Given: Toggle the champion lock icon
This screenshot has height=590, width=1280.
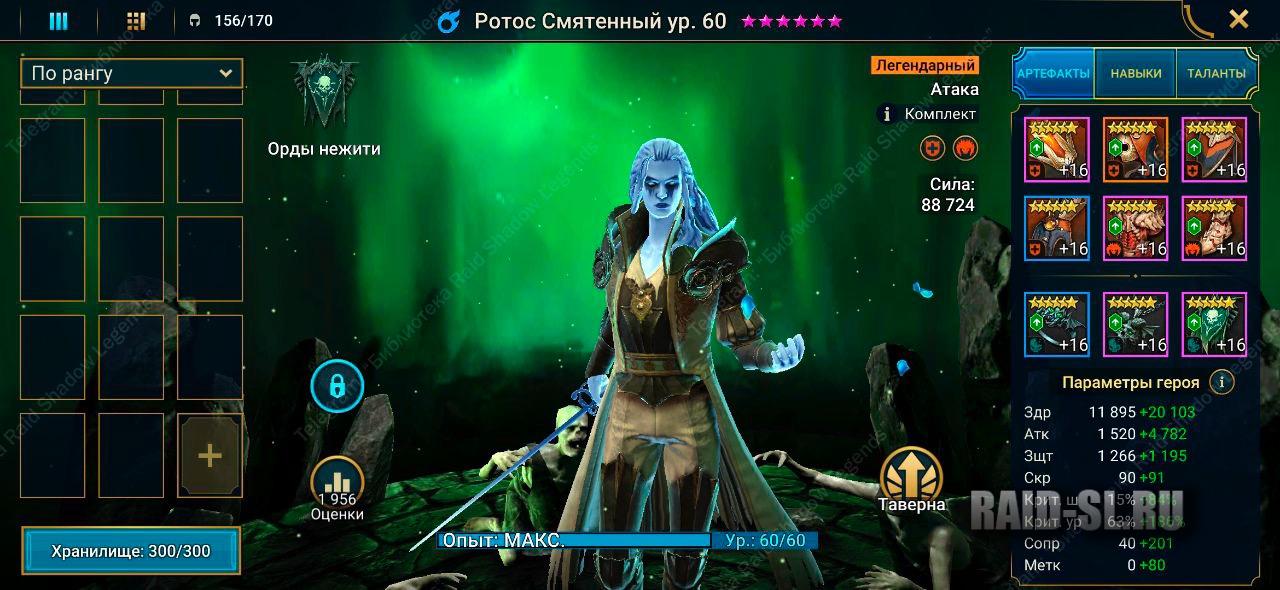Looking at the screenshot, I should coord(337,385).
